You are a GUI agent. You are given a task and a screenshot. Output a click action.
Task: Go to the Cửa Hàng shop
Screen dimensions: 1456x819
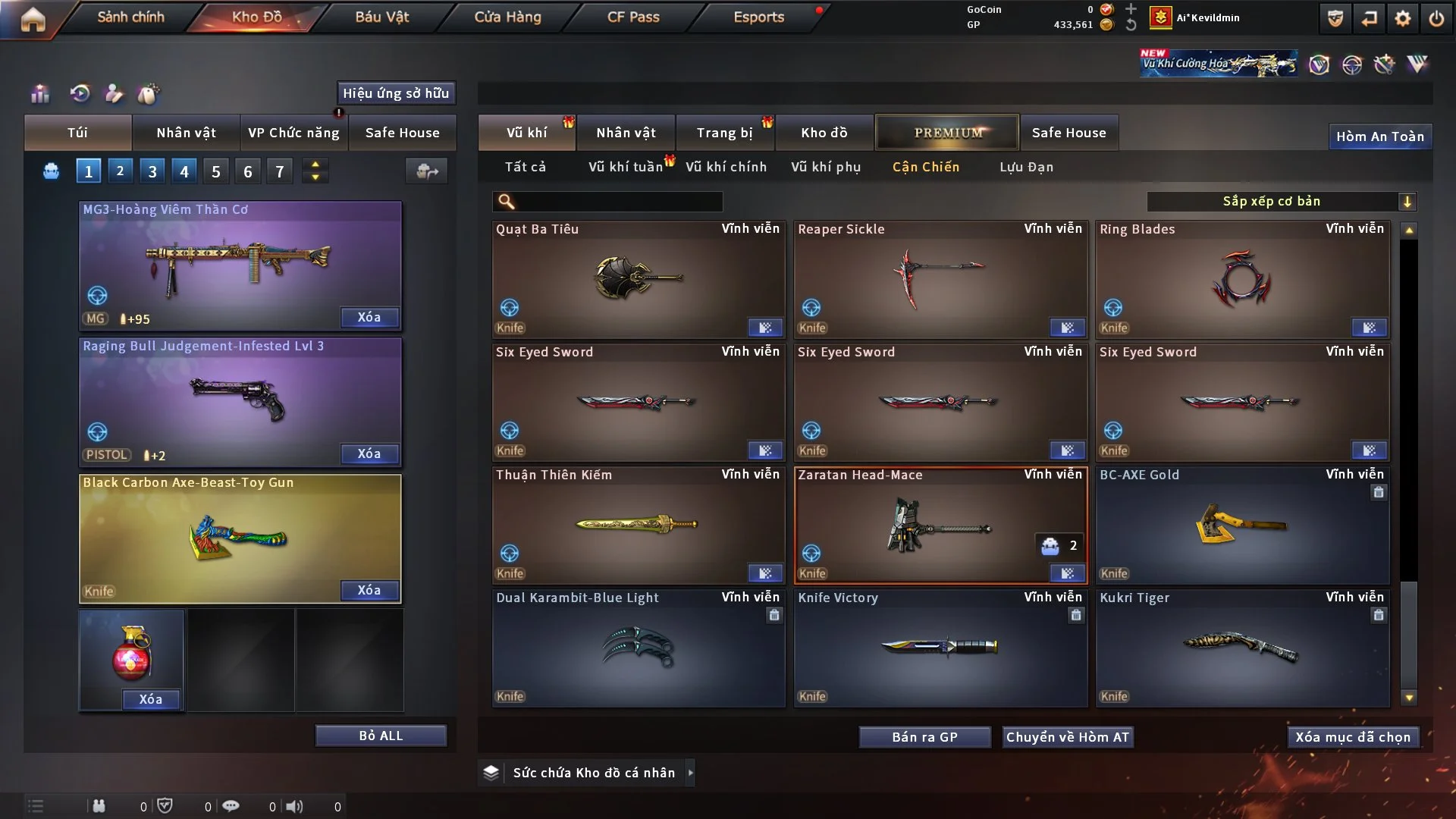pos(507,17)
